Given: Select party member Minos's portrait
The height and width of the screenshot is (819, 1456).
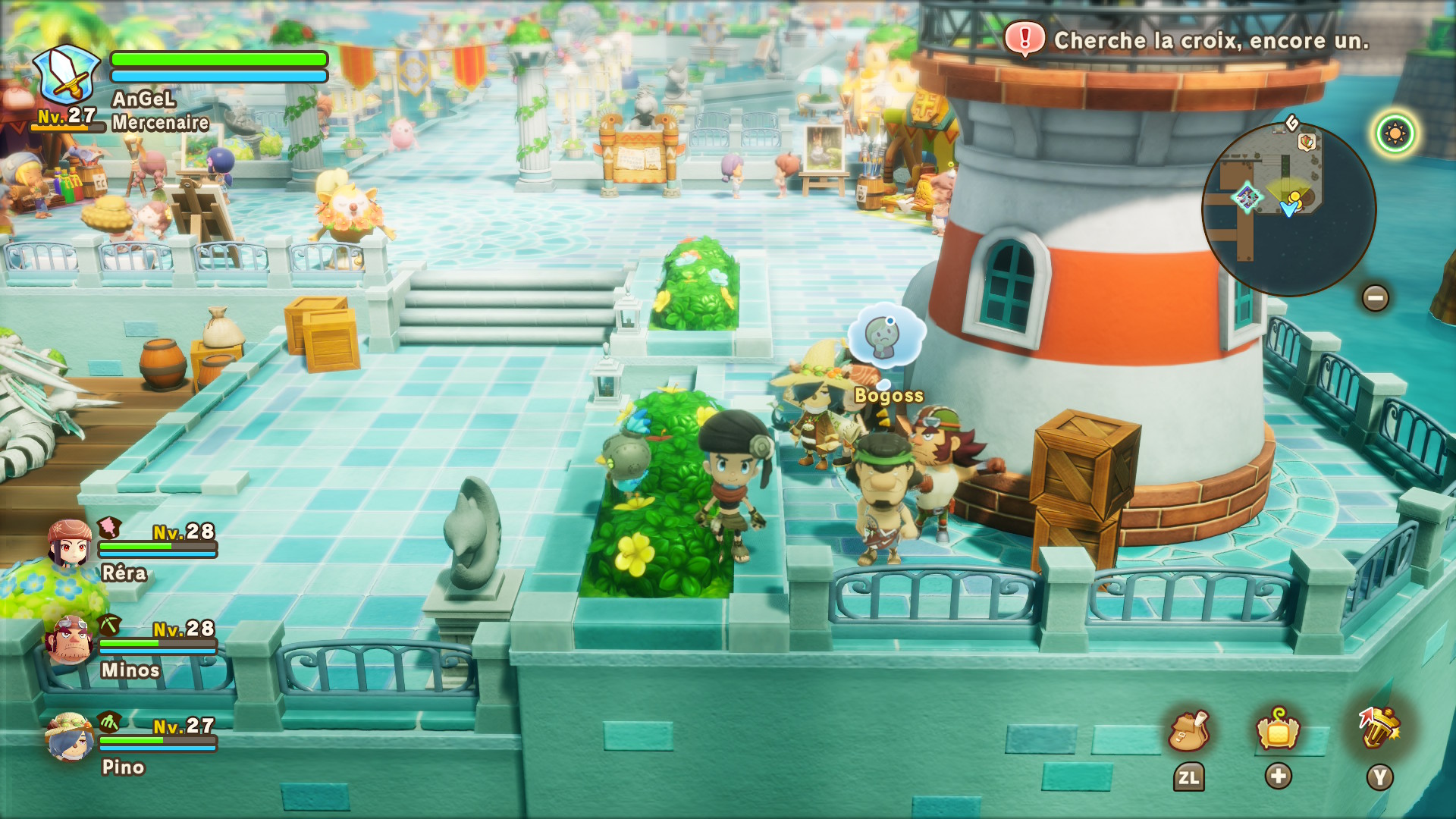Looking at the screenshot, I should point(69,640).
